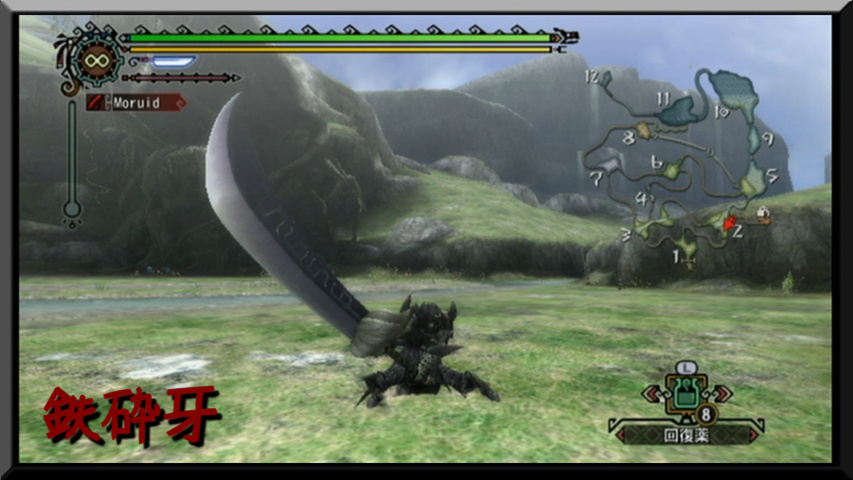Select area 7 on the minimap

[x=597, y=178]
